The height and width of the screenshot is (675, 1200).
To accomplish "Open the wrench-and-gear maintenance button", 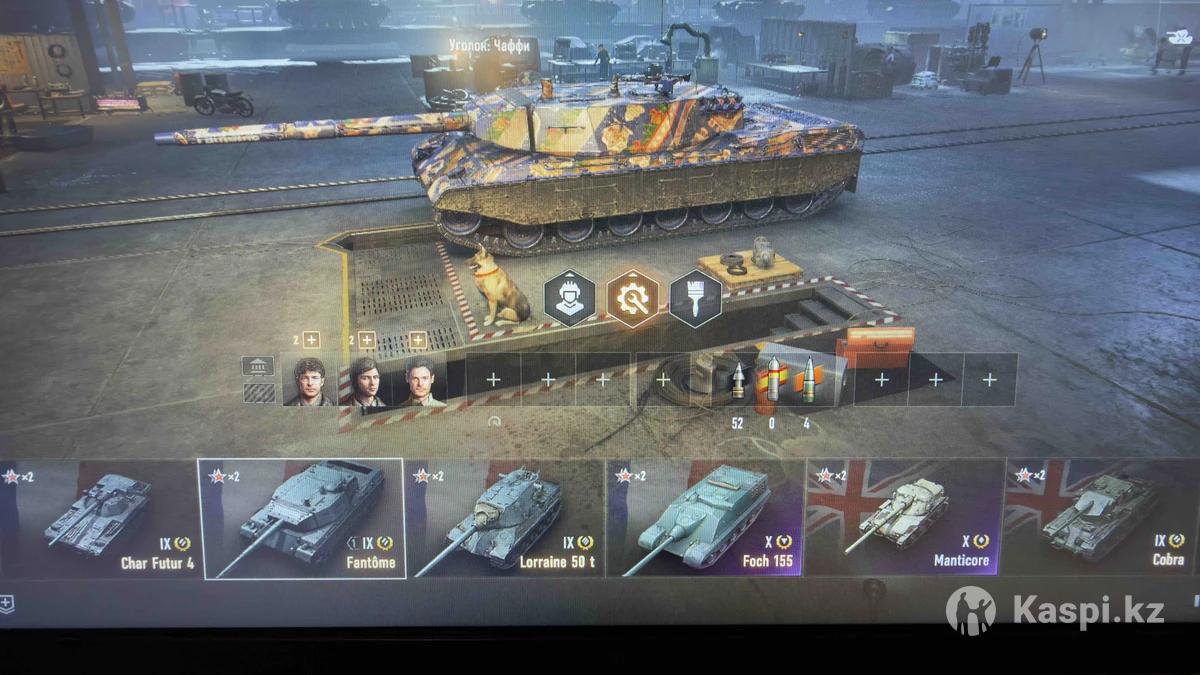I will click(x=632, y=298).
